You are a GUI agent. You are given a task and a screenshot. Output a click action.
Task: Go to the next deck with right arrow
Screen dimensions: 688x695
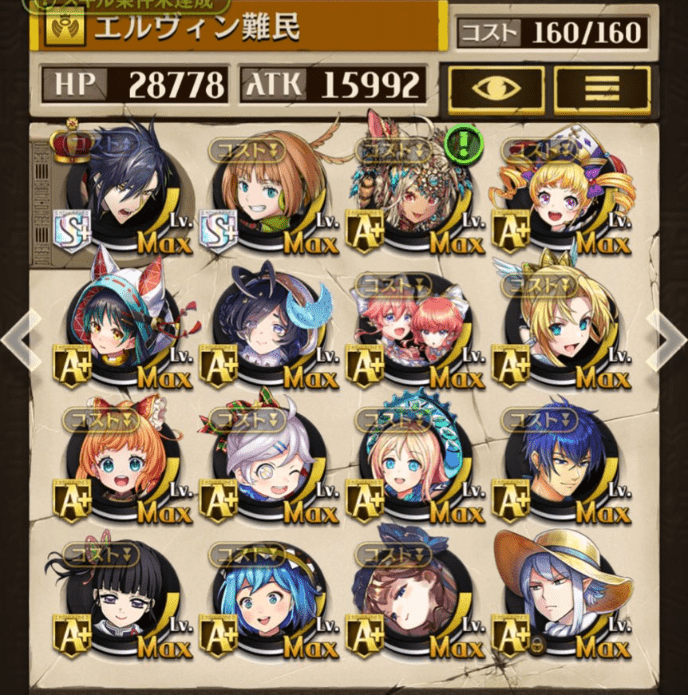[x=668, y=340]
